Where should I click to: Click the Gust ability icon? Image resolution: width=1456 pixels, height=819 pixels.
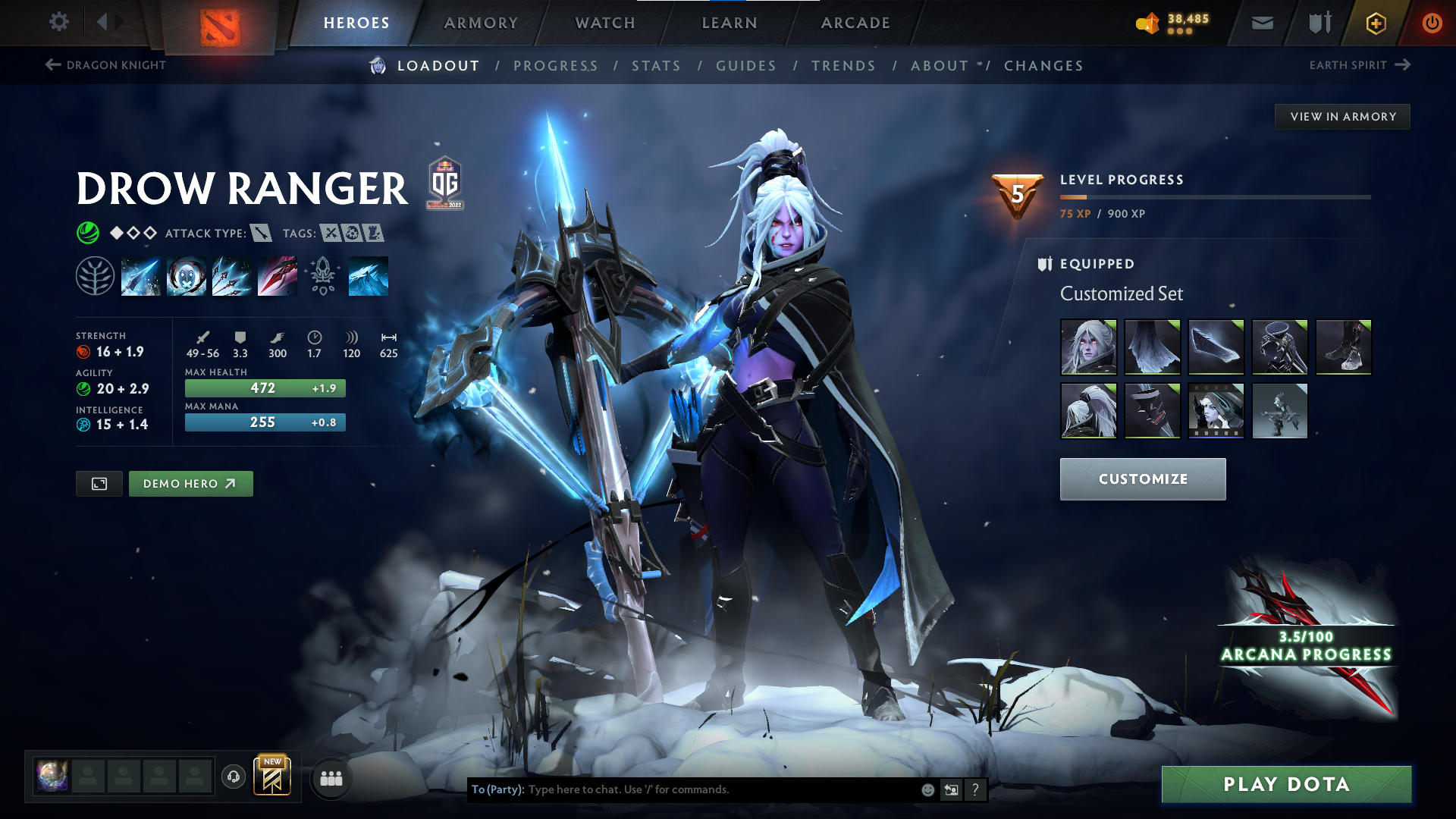[187, 275]
